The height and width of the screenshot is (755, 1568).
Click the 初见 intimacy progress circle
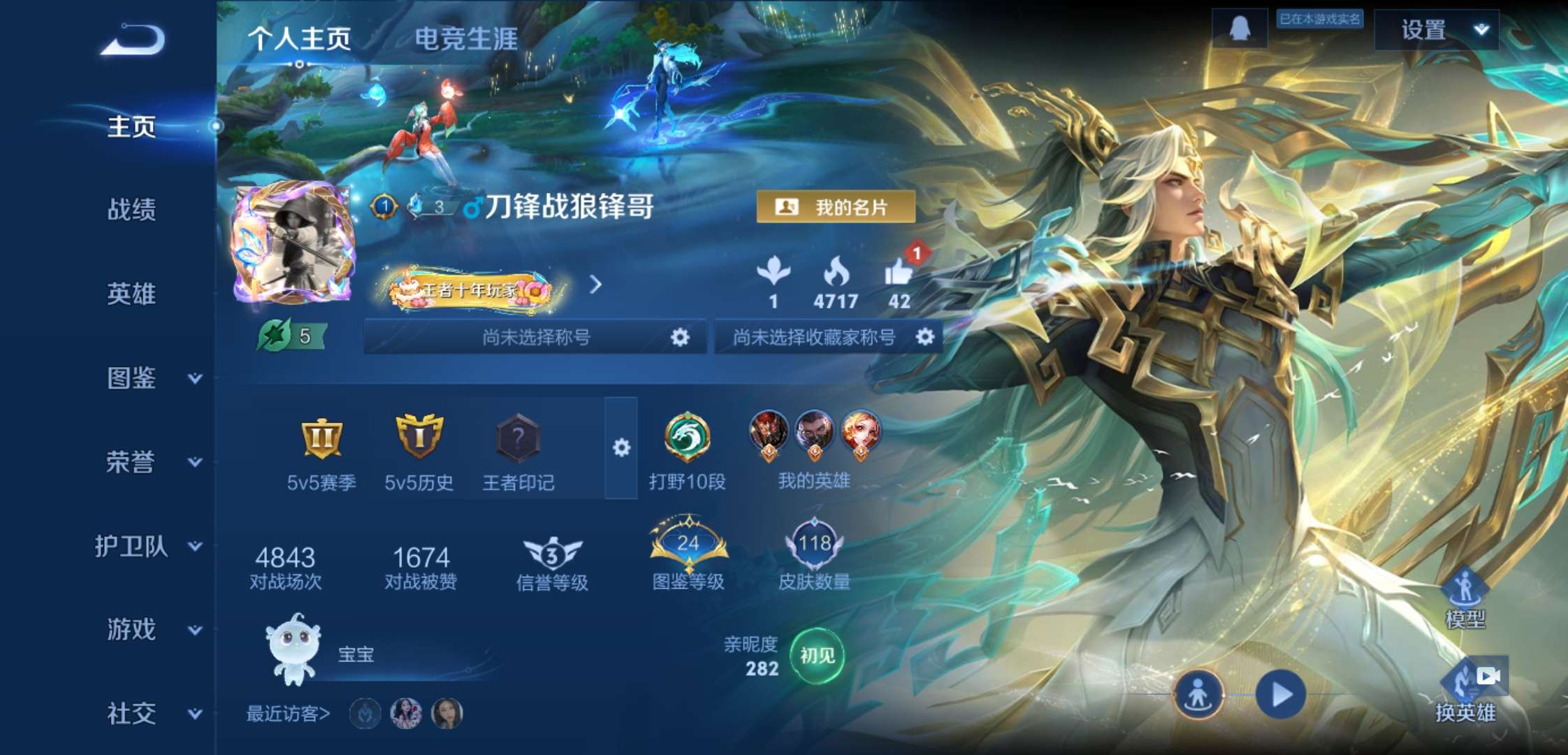(x=818, y=656)
